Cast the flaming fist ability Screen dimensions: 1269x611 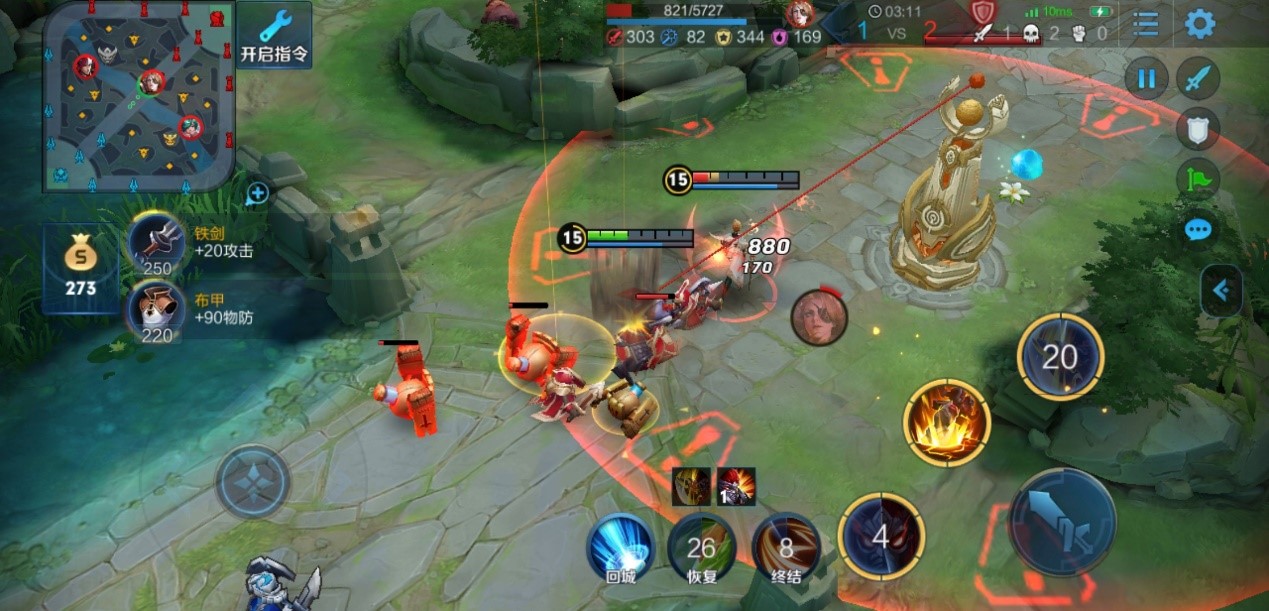pyautogui.click(x=946, y=422)
